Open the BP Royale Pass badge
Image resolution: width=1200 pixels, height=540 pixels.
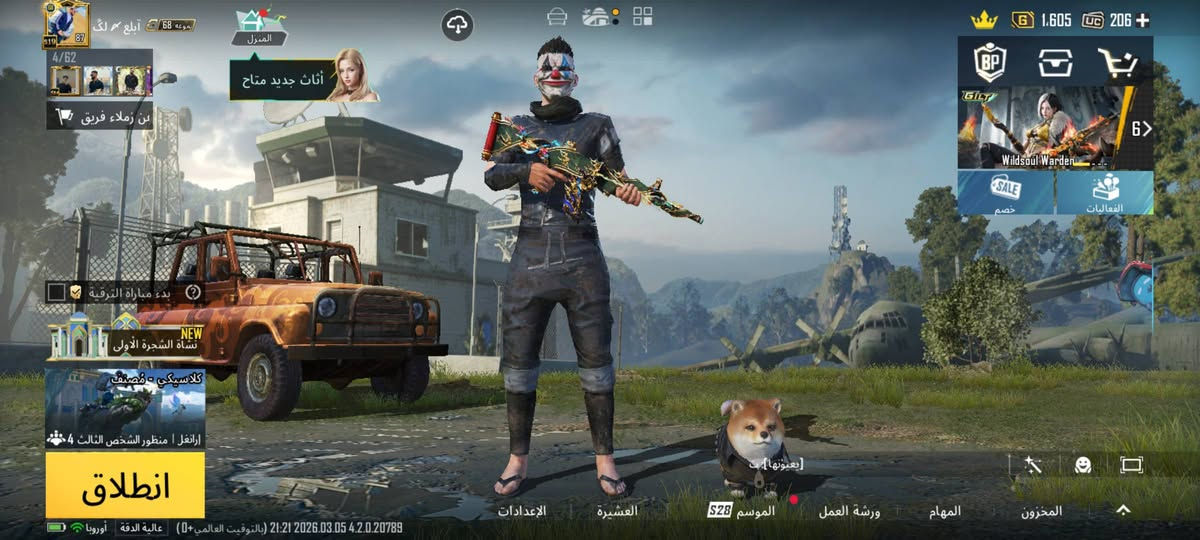tap(989, 63)
